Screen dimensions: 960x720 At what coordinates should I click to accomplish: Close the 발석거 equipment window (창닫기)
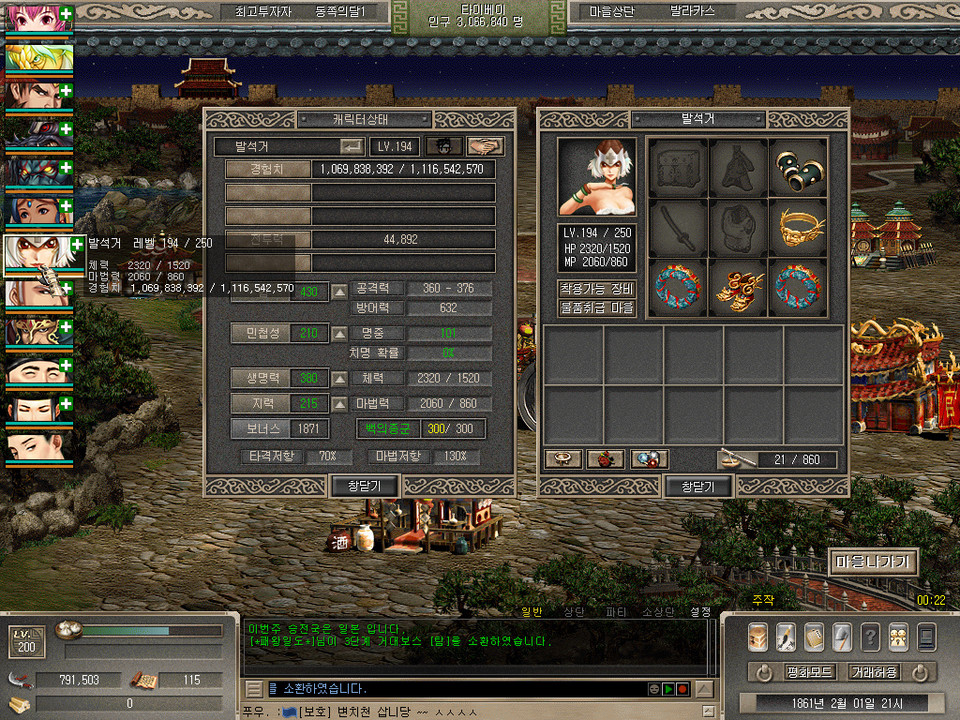pyautogui.click(x=698, y=486)
